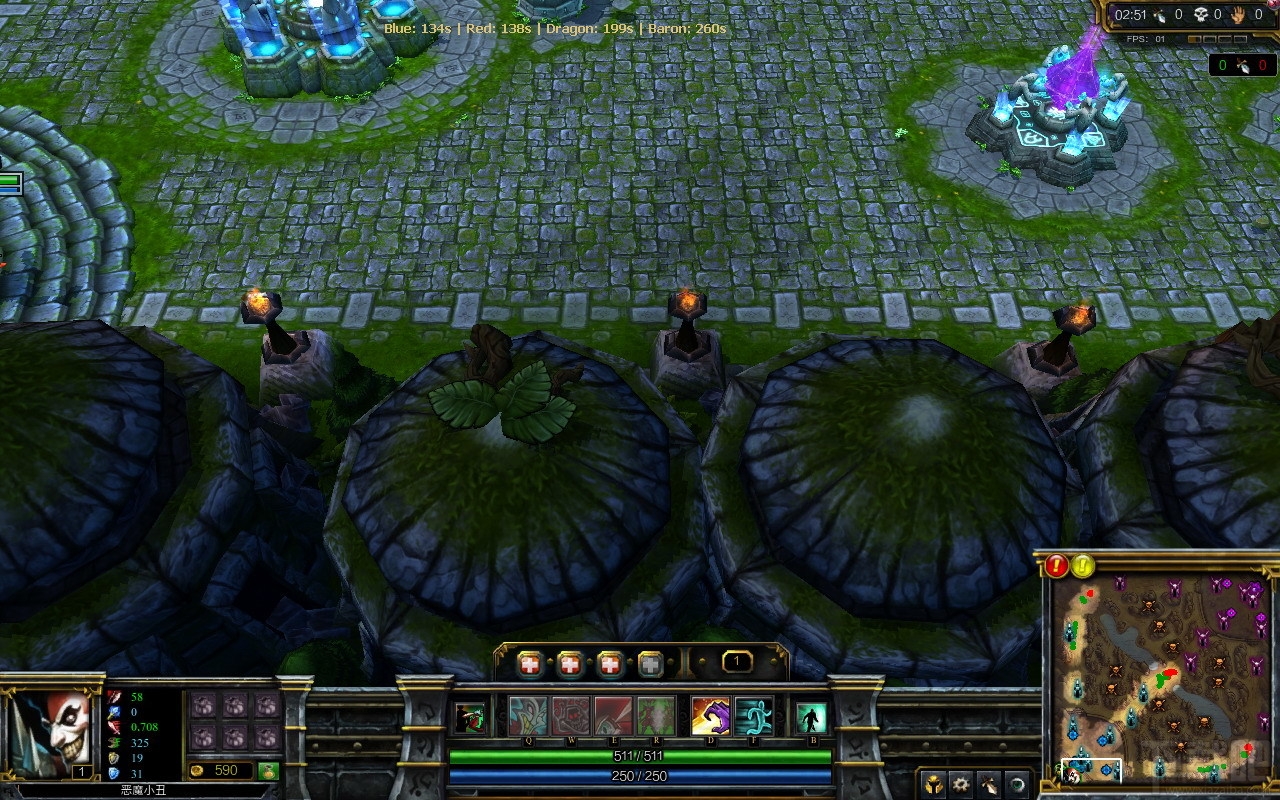The width and height of the screenshot is (1280, 800).
Task: Click the grayed-out fourth potion slot
Action: click(x=649, y=661)
